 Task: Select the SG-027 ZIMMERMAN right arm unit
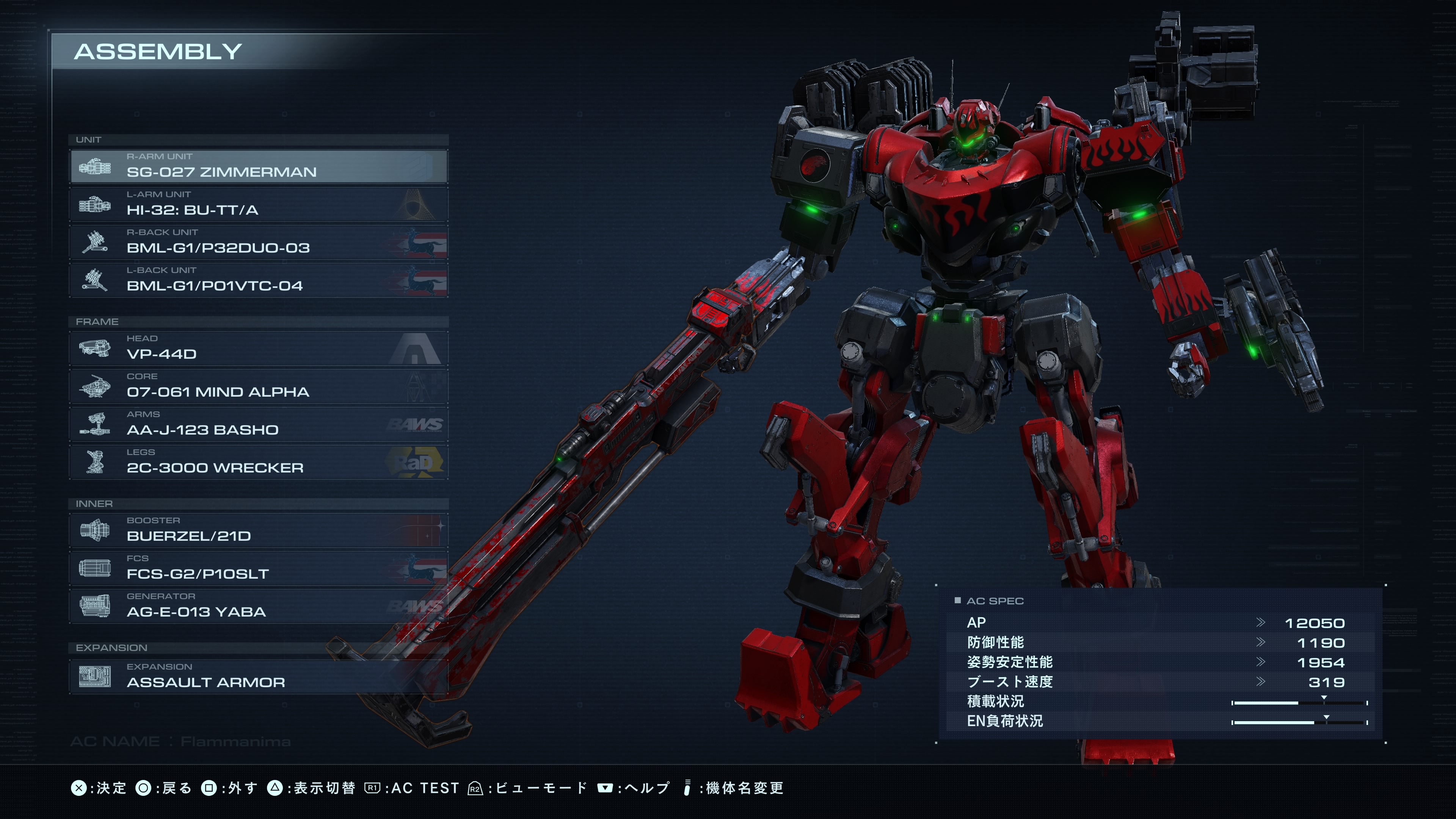click(x=259, y=166)
